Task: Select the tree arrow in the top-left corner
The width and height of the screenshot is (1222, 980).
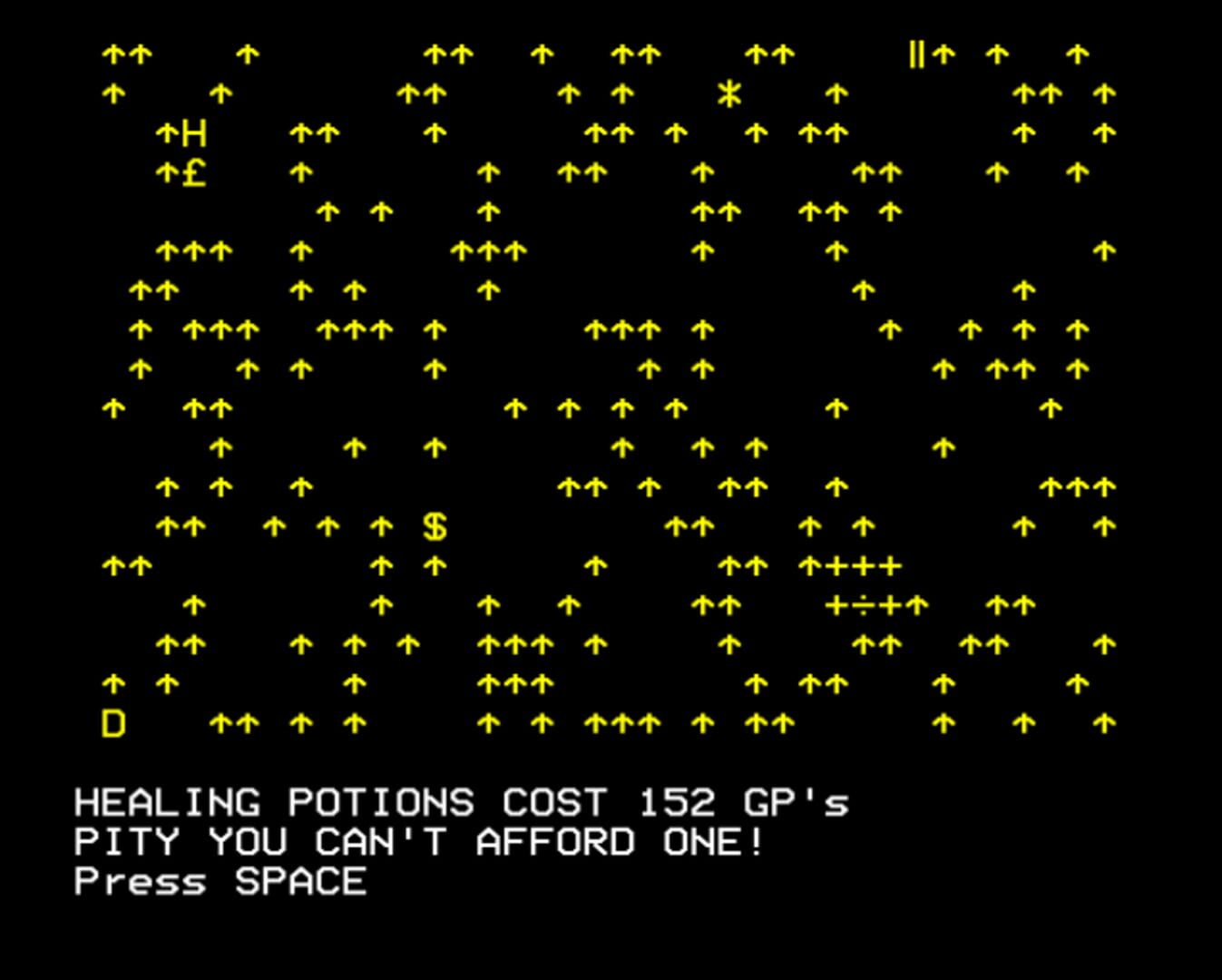Action: coord(112,54)
